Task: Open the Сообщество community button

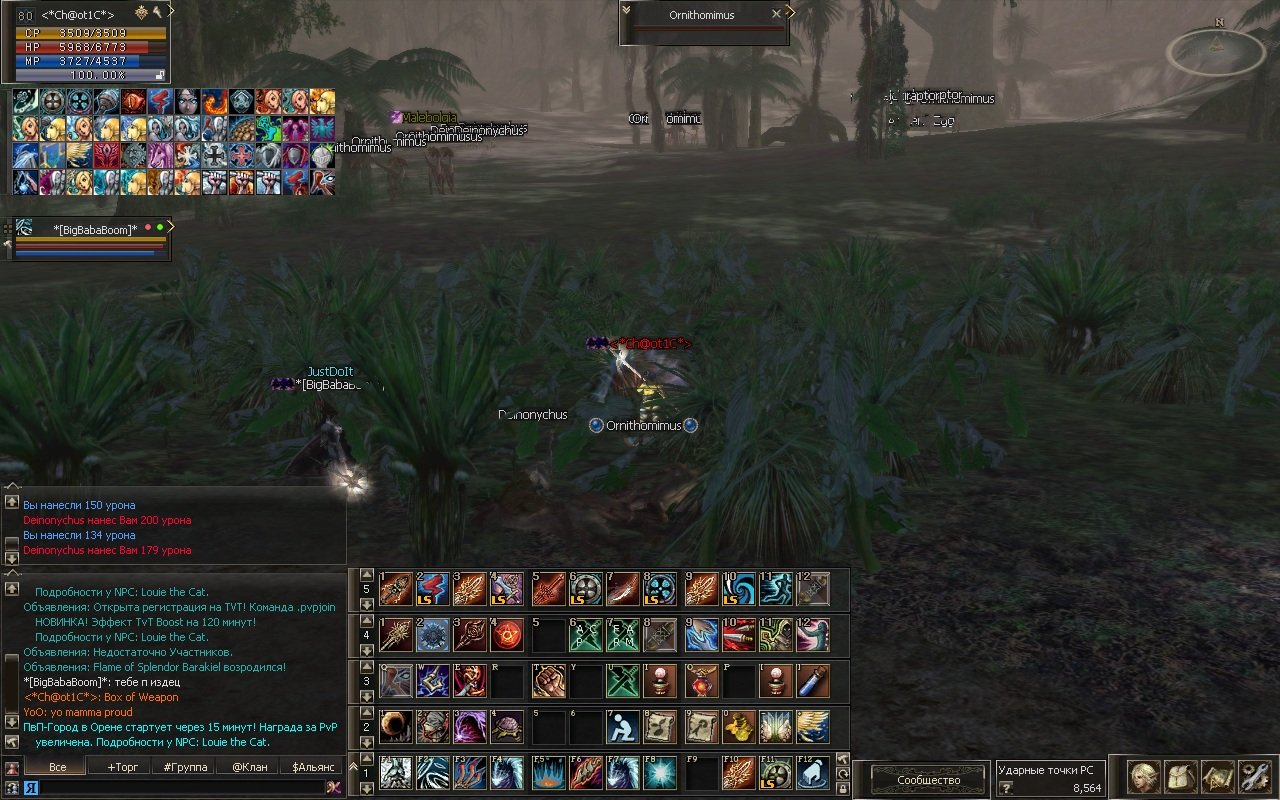Action: pyautogui.click(x=928, y=779)
